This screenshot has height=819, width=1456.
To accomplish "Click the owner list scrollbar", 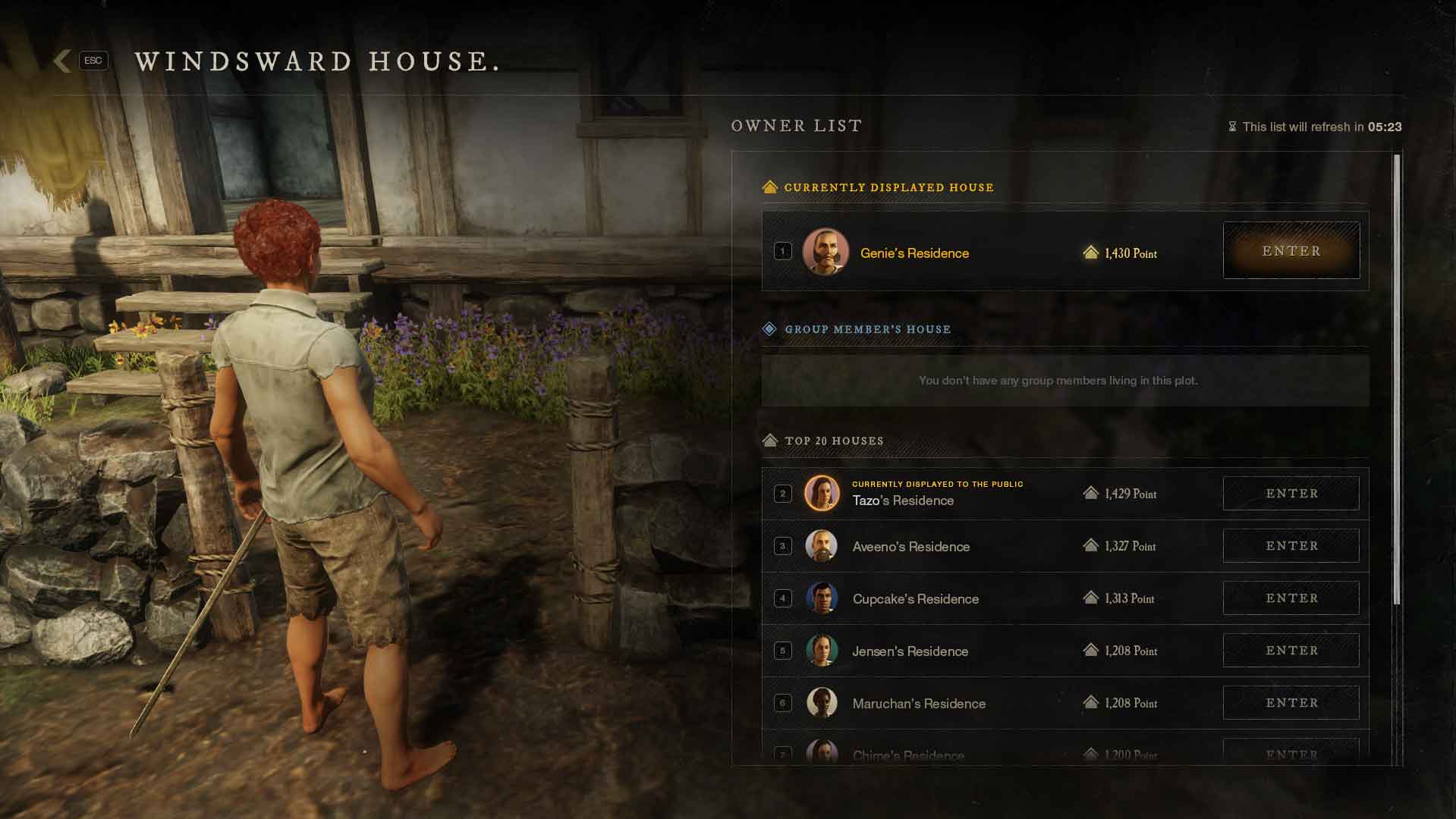I will pos(1397,379).
